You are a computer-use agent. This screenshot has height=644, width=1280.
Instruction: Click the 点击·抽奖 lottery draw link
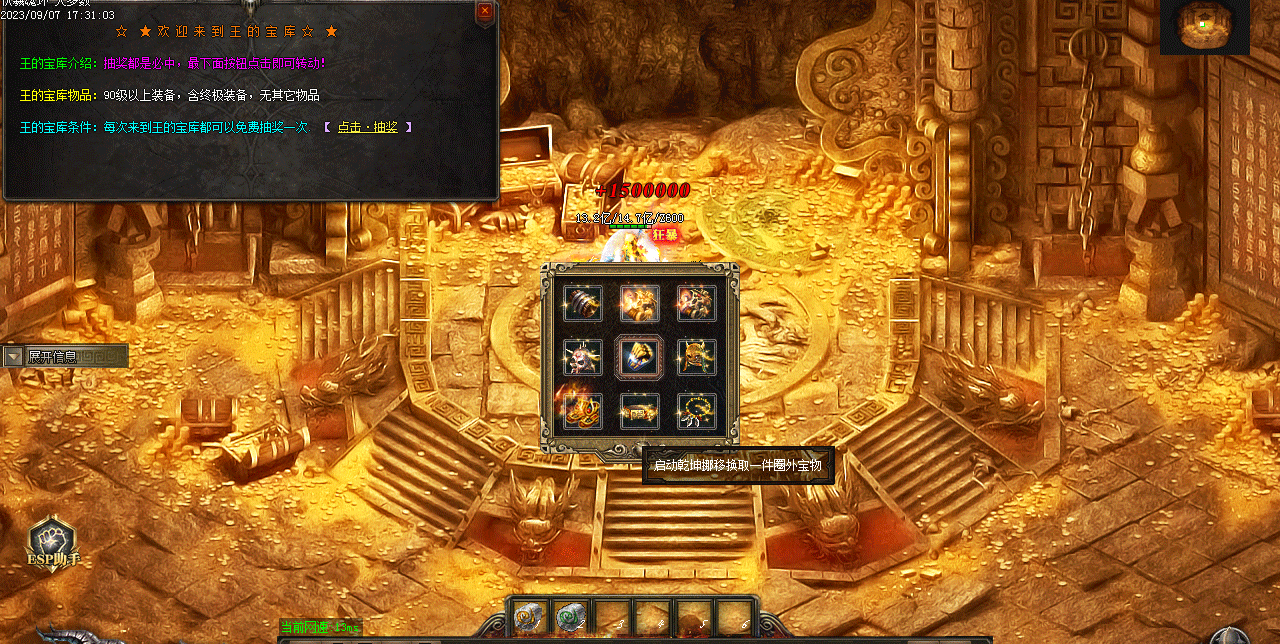point(367,127)
